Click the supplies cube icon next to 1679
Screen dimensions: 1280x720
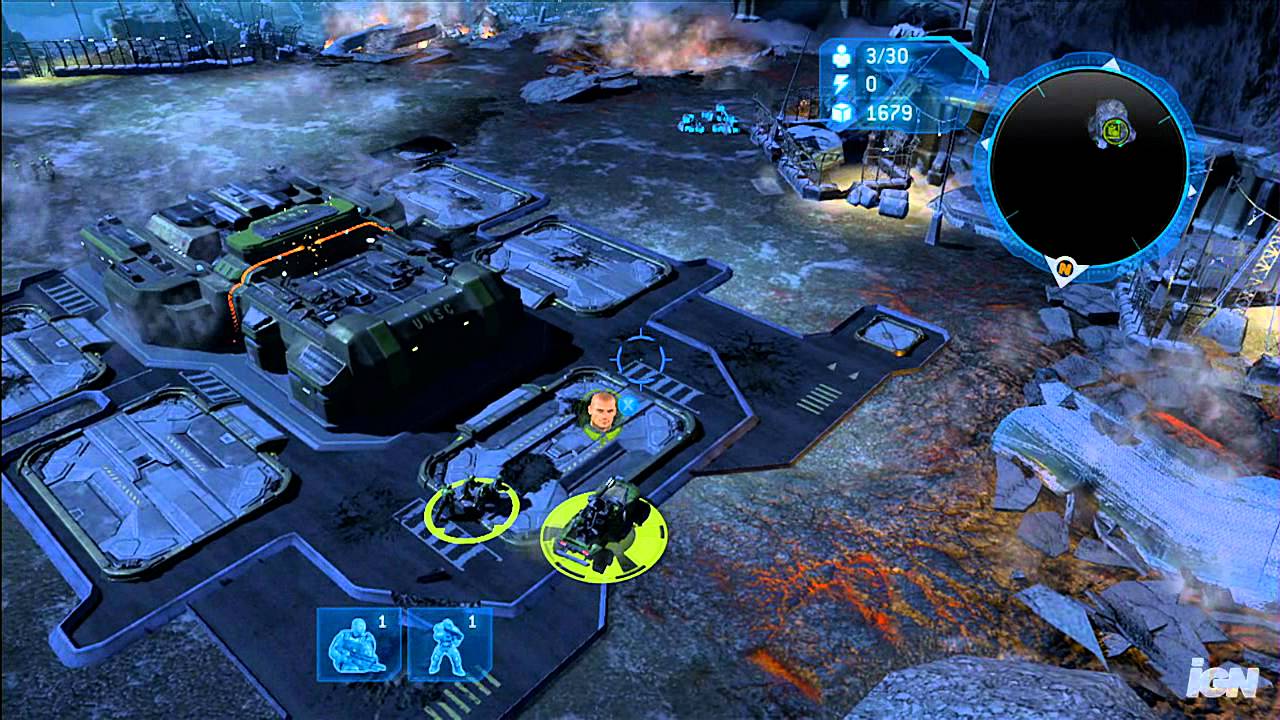pos(840,115)
